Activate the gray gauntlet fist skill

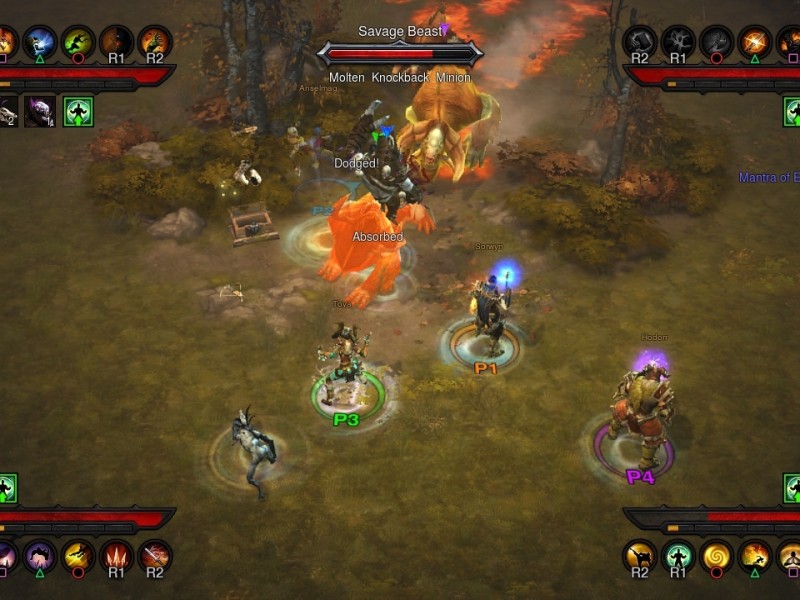(x=641, y=42)
